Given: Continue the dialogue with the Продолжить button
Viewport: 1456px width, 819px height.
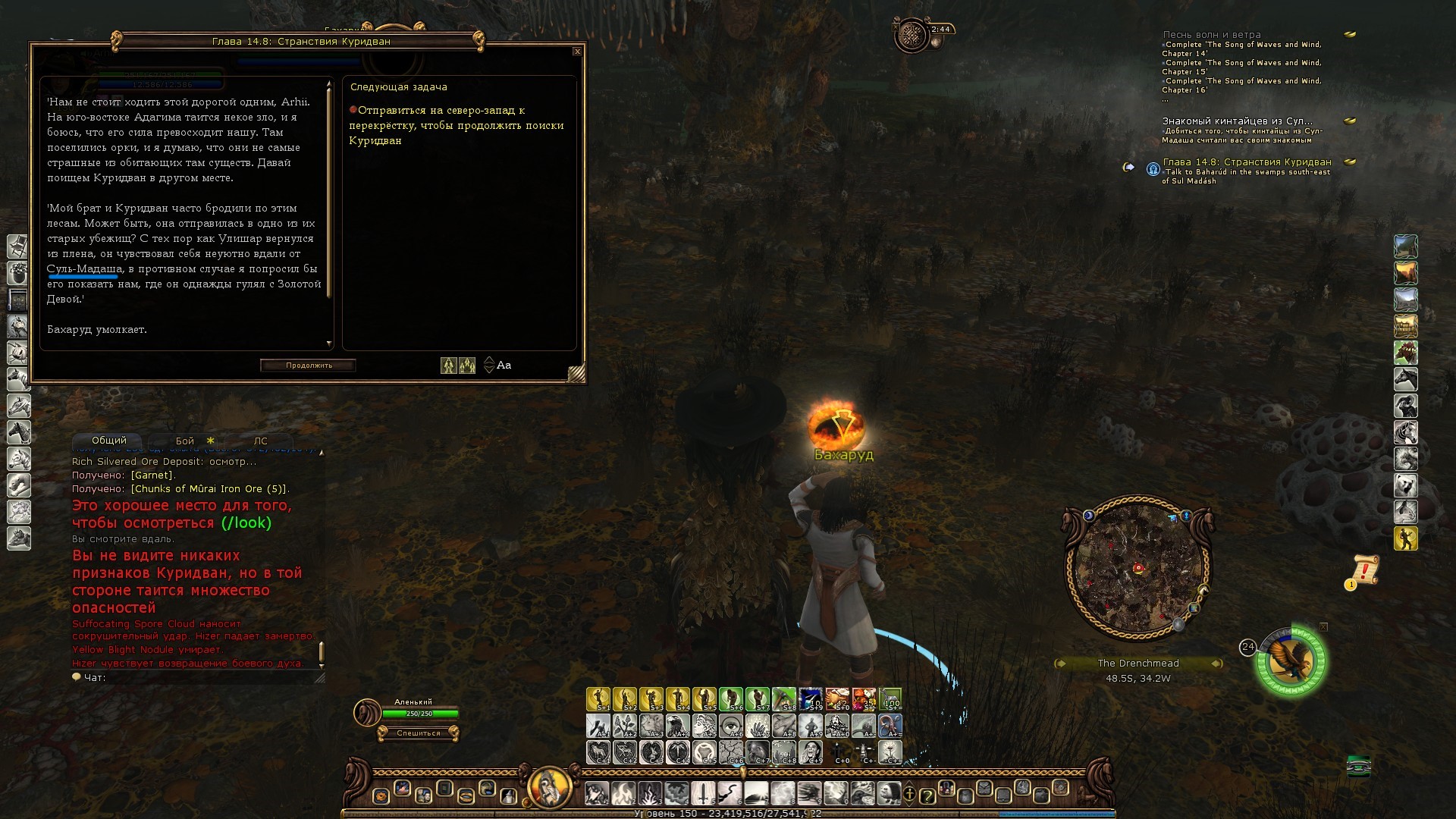Looking at the screenshot, I should [309, 366].
